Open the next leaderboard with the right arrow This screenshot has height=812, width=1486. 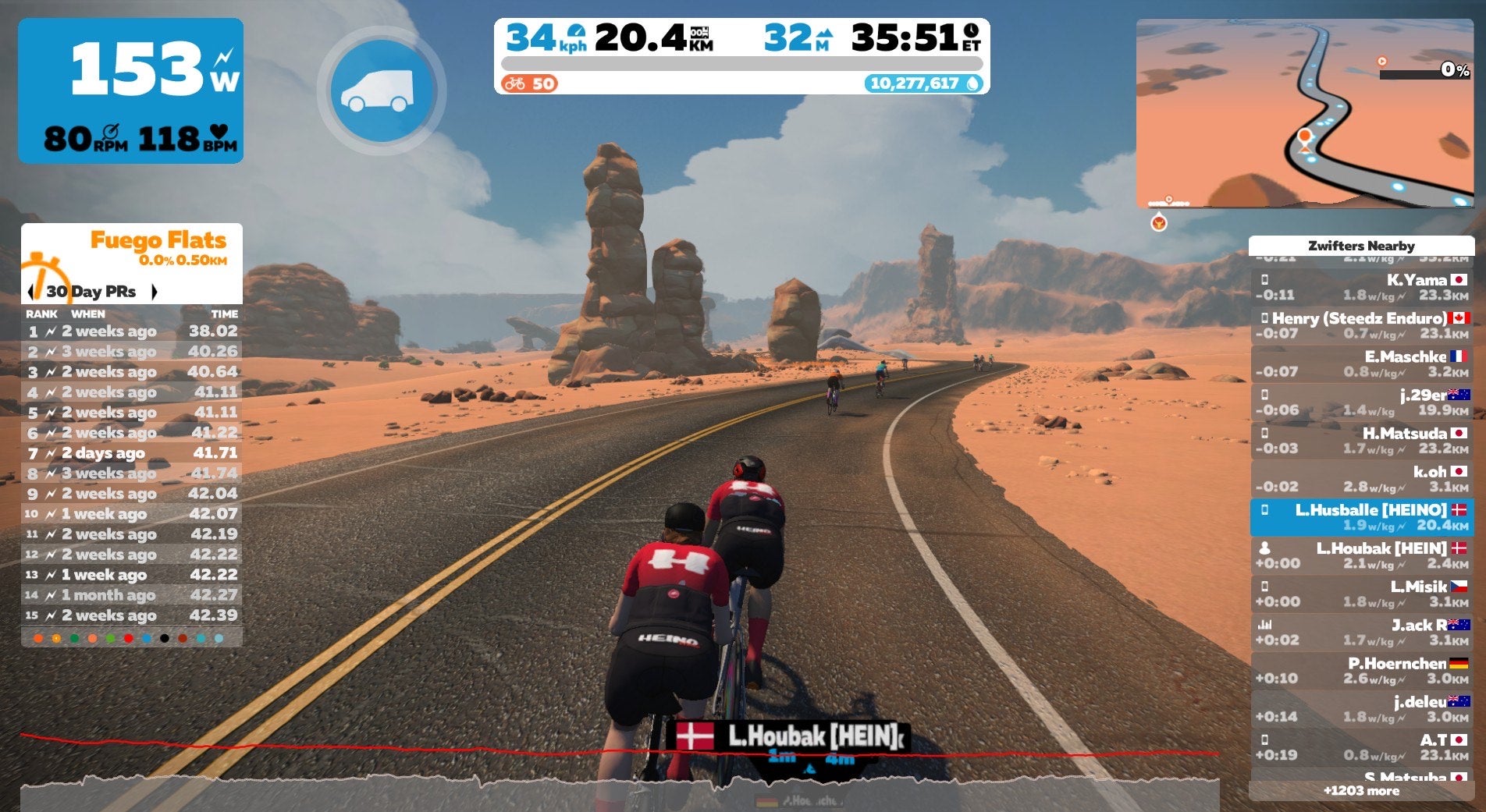tap(153, 293)
